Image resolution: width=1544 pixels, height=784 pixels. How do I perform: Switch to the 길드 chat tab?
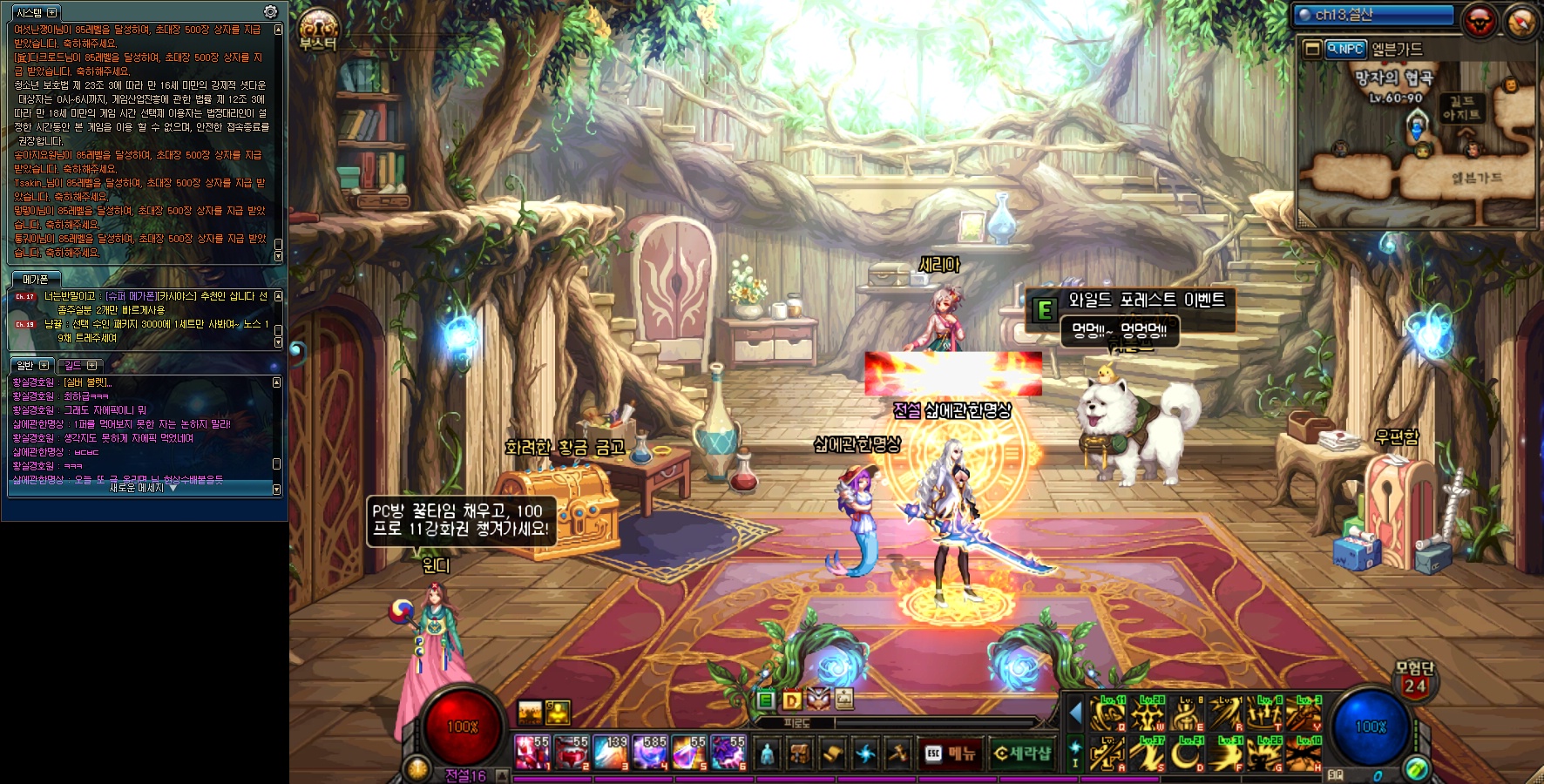[x=80, y=365]
